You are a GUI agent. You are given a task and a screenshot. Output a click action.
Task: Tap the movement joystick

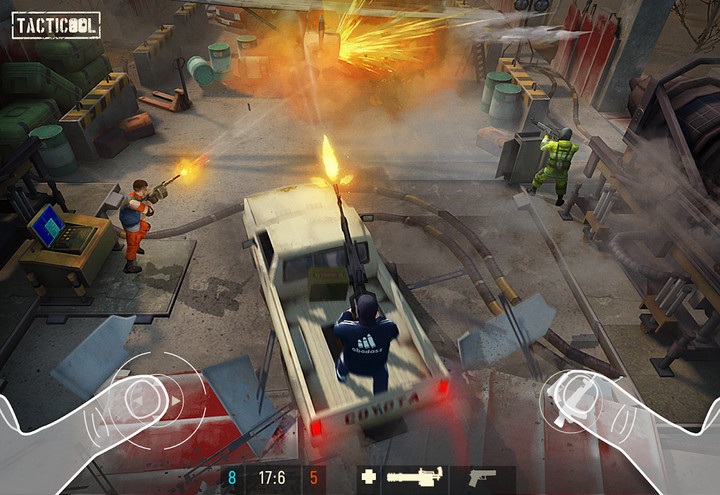coord(142,400)
